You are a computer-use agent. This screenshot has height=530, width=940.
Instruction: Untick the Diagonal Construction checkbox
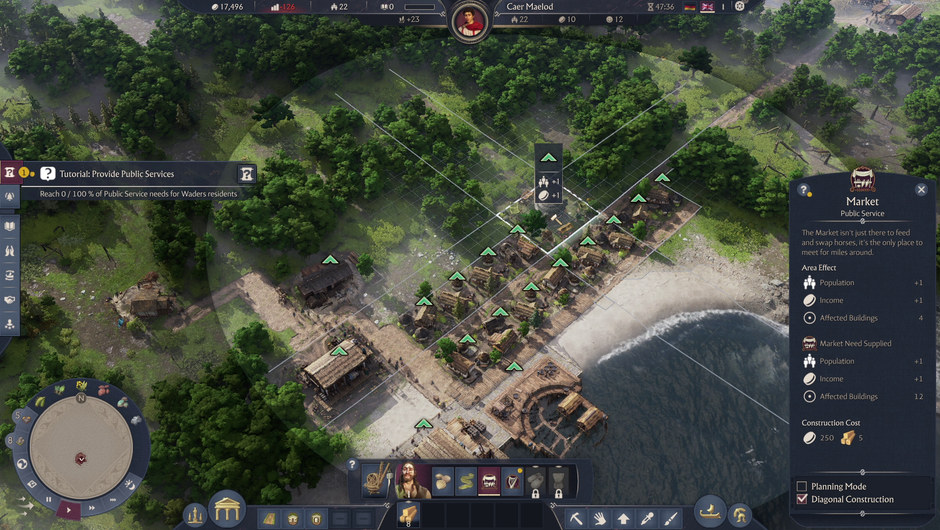point(802,499)
